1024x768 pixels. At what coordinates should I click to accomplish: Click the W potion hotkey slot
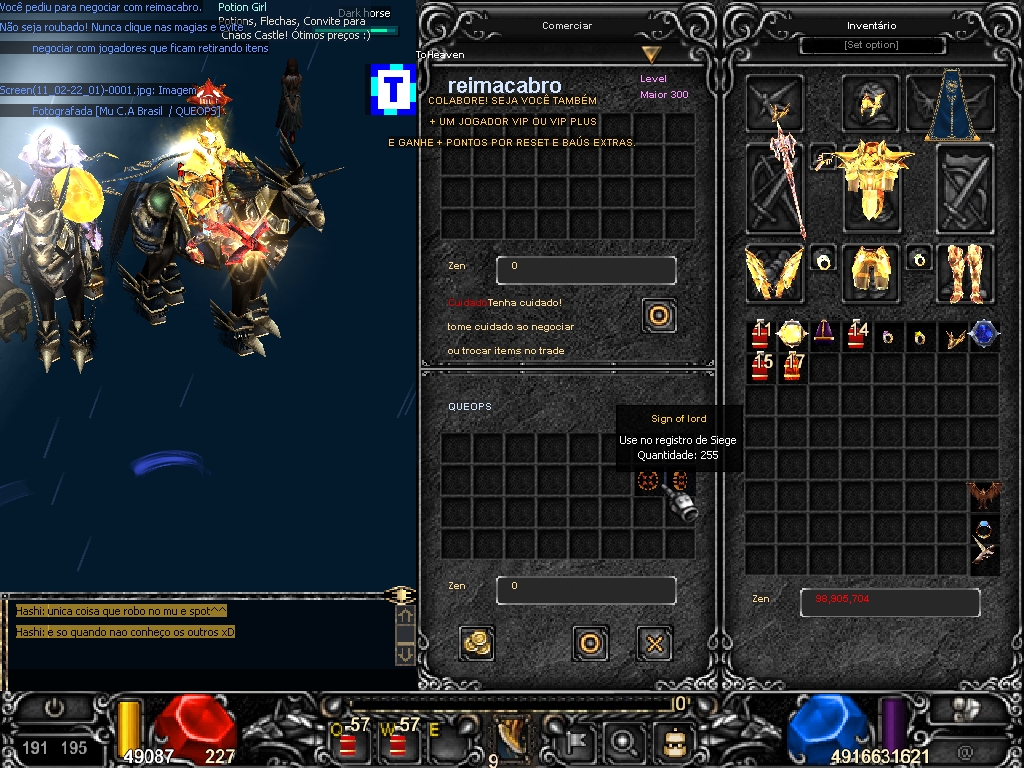click(x=398, y=743)
